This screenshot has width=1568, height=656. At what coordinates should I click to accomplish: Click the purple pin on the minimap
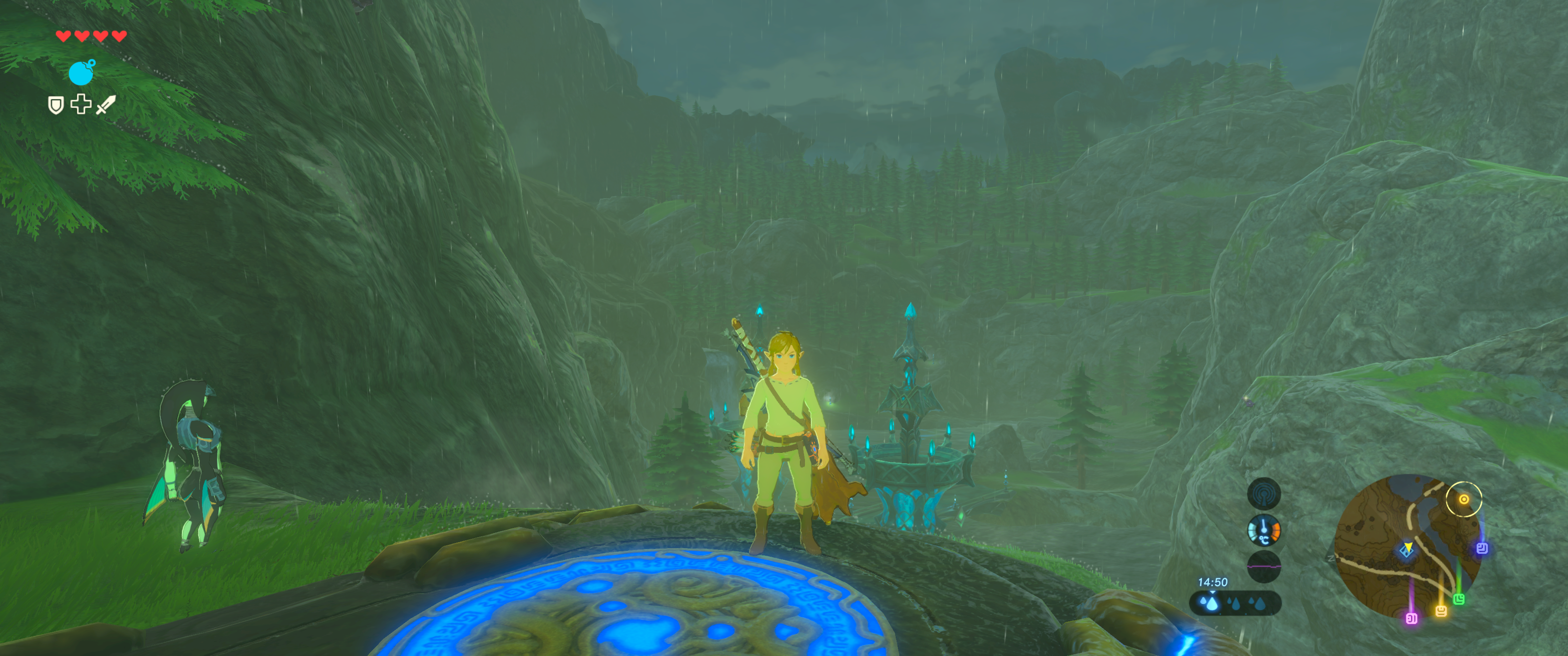click(1412, 618)
